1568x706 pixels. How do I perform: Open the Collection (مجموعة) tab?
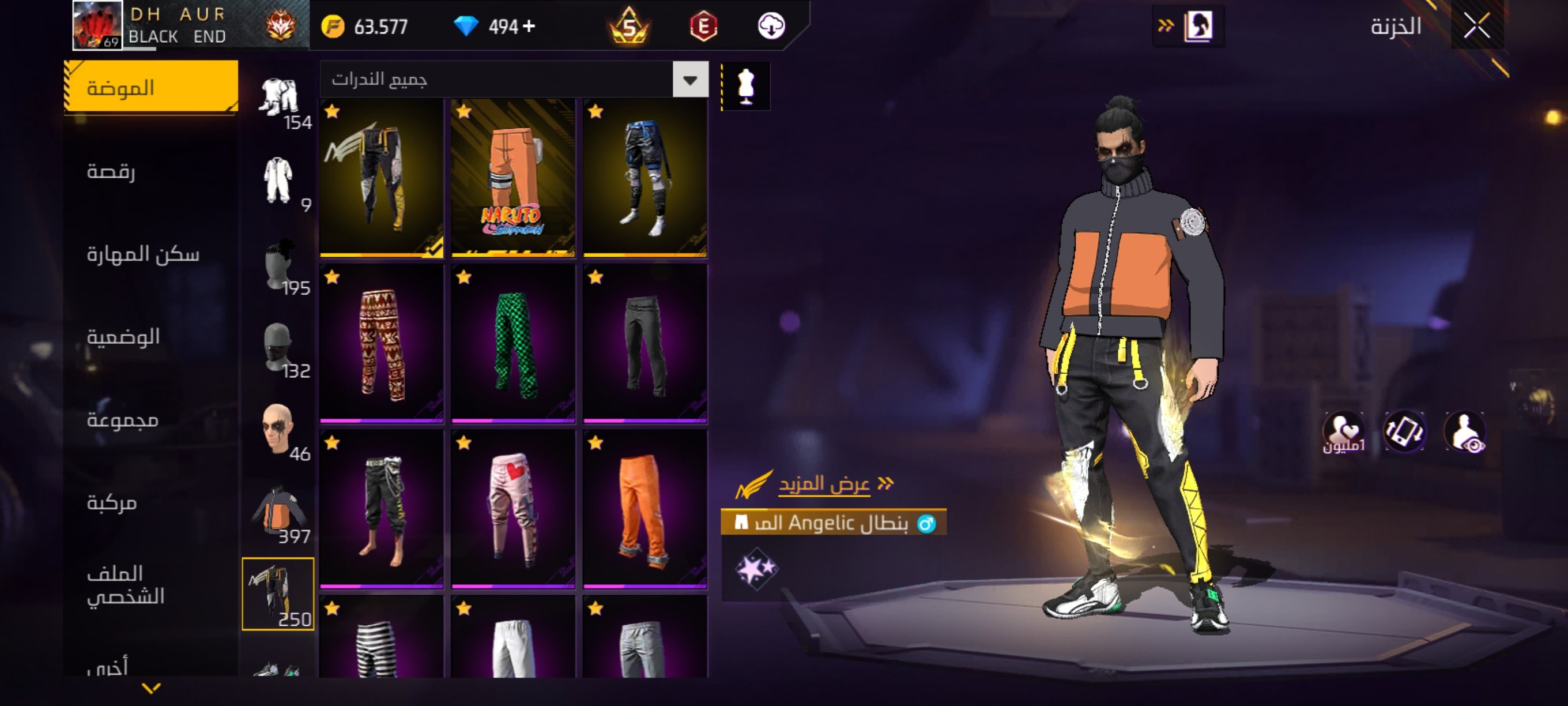[123, 420]
